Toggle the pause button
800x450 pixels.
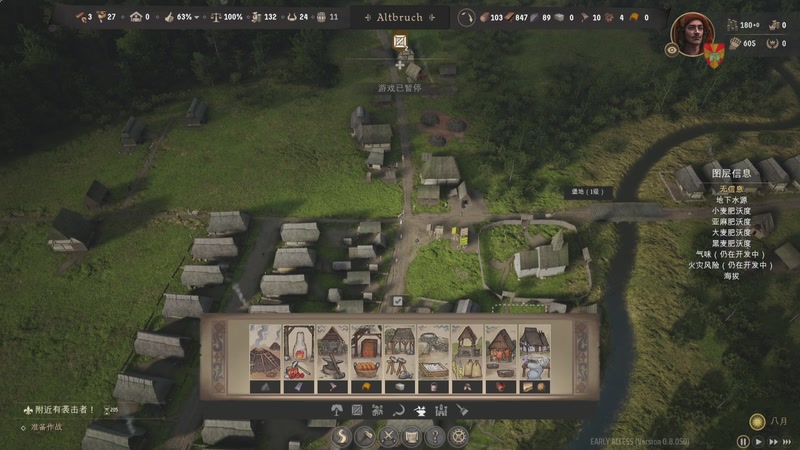point(743,440)
